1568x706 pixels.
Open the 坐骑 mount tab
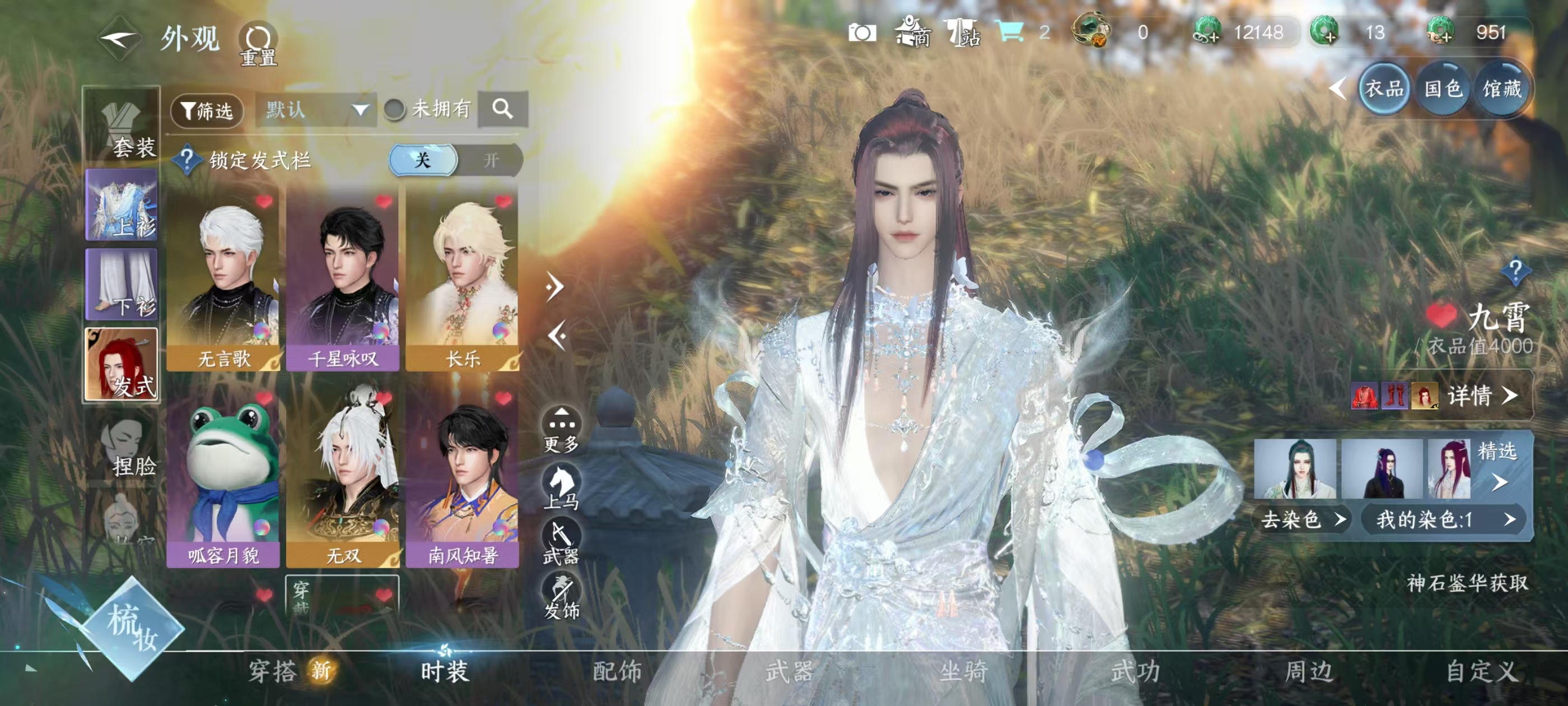(x=963, y=672)
